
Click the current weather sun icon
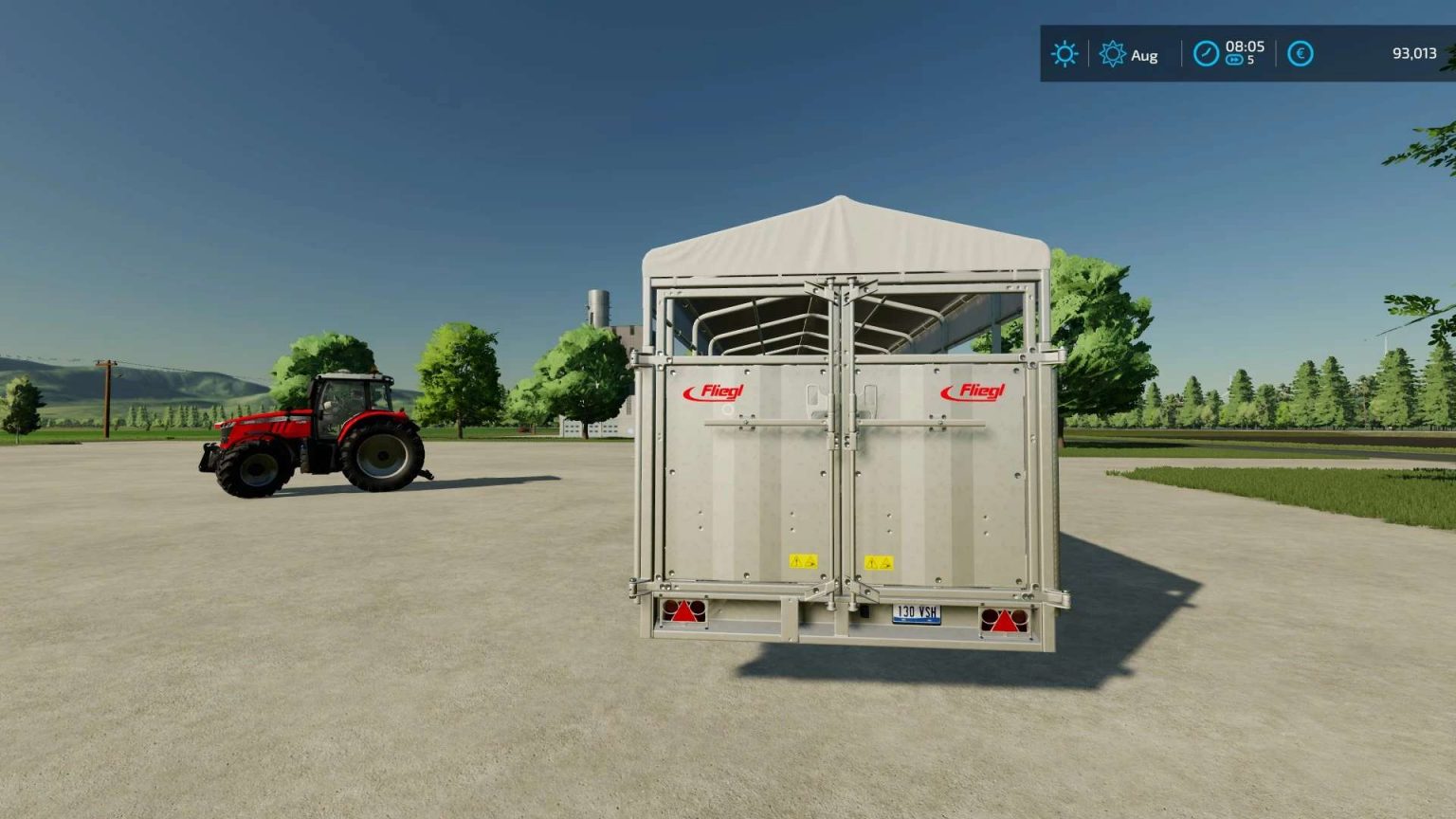click(1065, 54)
